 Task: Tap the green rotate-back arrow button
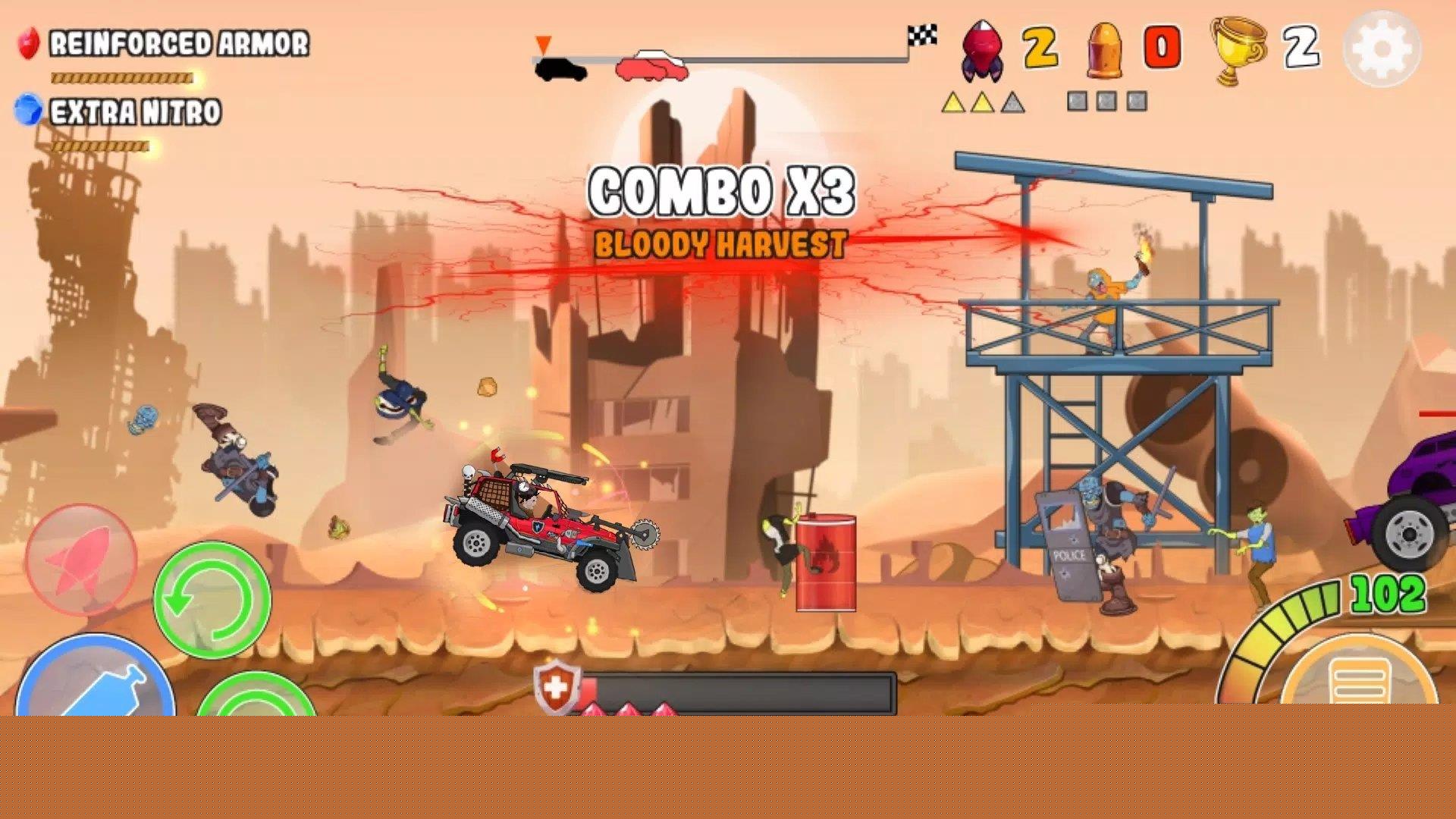[x=212, y=599]
